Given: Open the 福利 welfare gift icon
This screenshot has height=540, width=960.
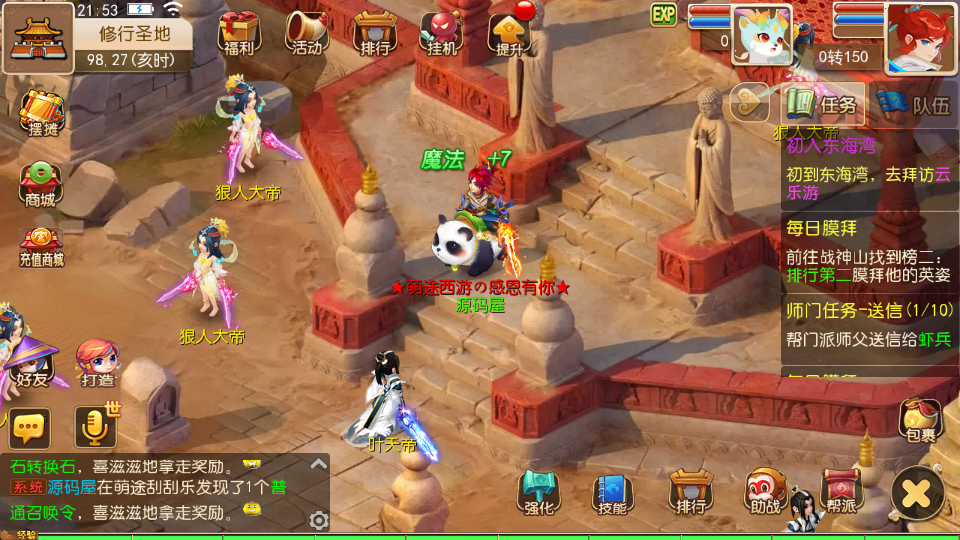Looking at the screenshot, I should pyautogui.click(x=239, y=33).
